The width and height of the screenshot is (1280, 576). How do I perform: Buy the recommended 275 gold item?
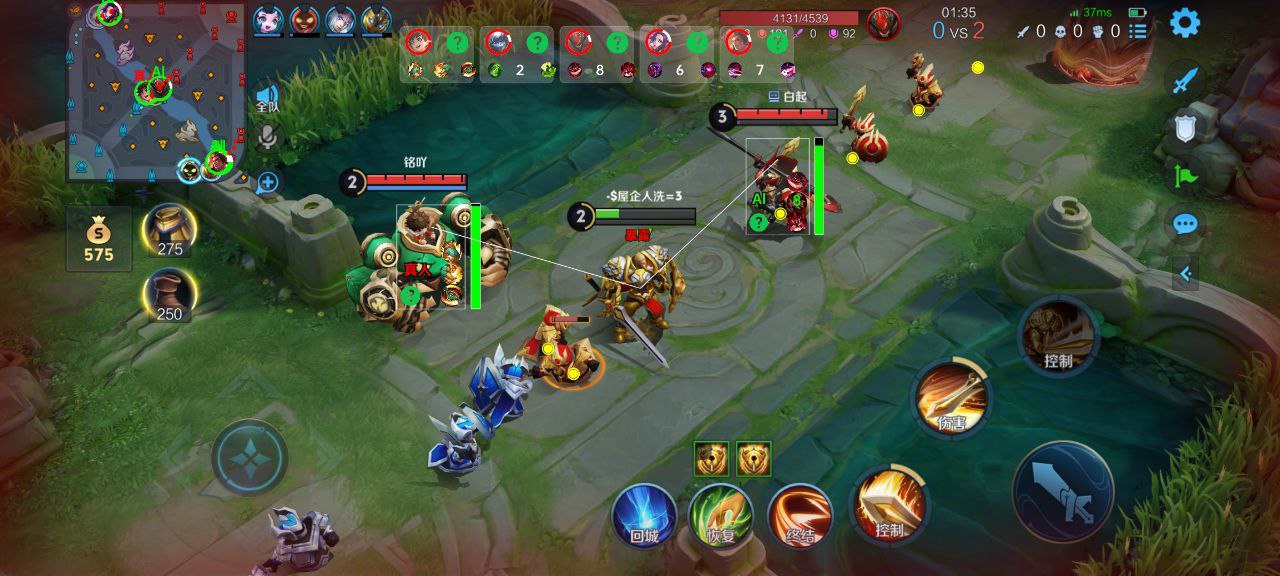pos(169,231)
